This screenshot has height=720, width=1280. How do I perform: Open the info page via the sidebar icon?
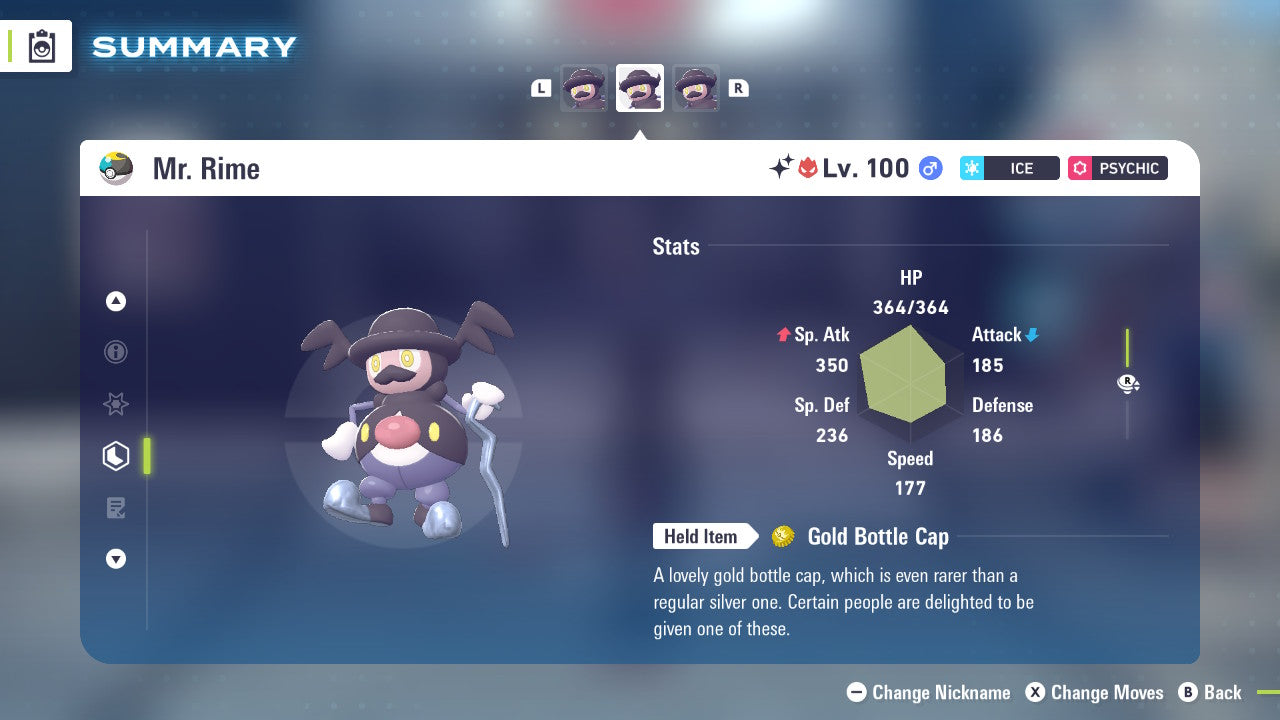[116, 352]
